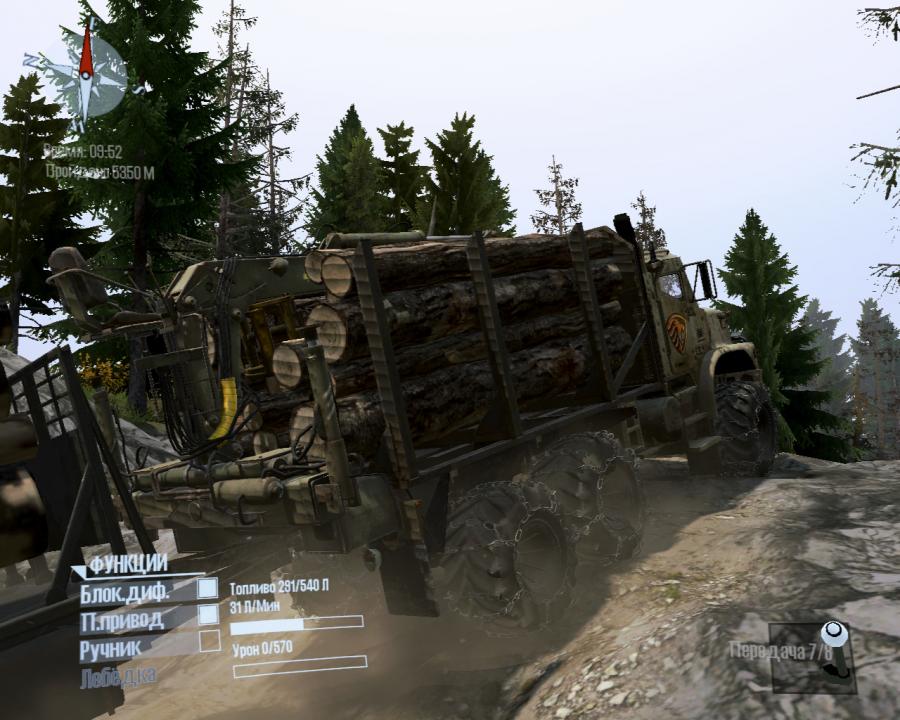Click the gearbox shifter indicator
Screen dimensions: 900x720
[x=834, y=648]
